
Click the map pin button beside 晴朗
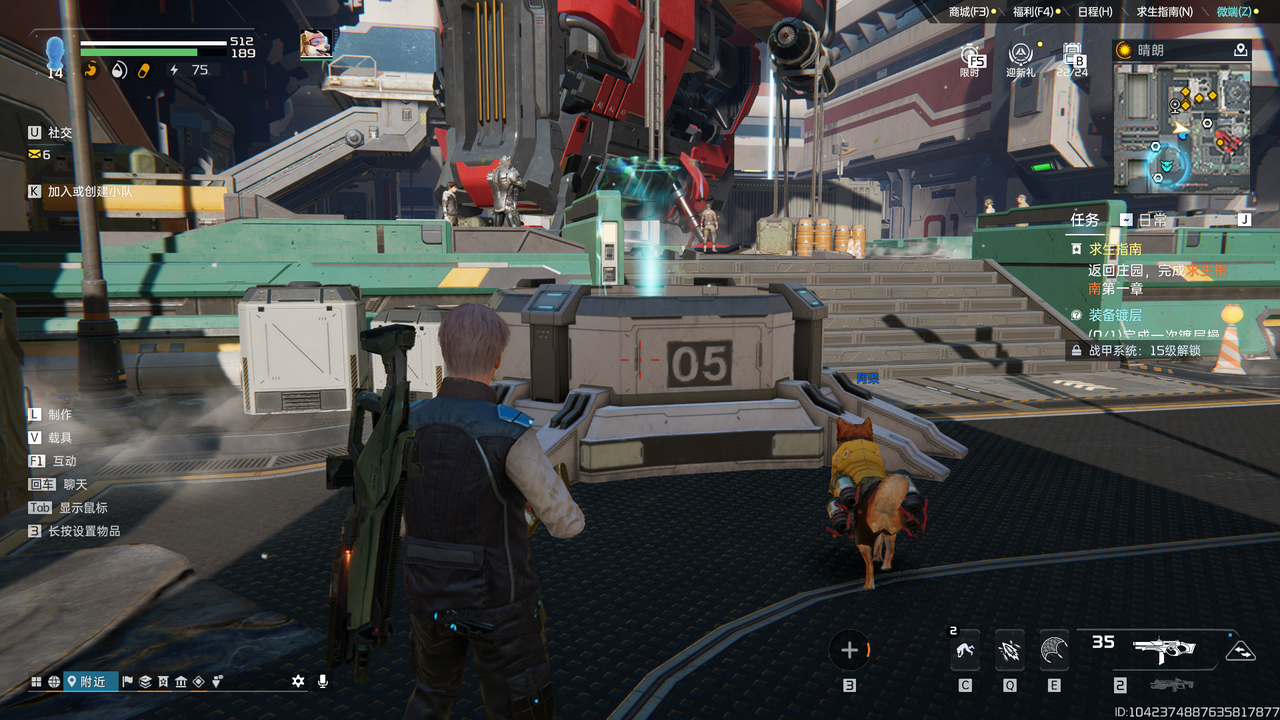pos(1241,50)
